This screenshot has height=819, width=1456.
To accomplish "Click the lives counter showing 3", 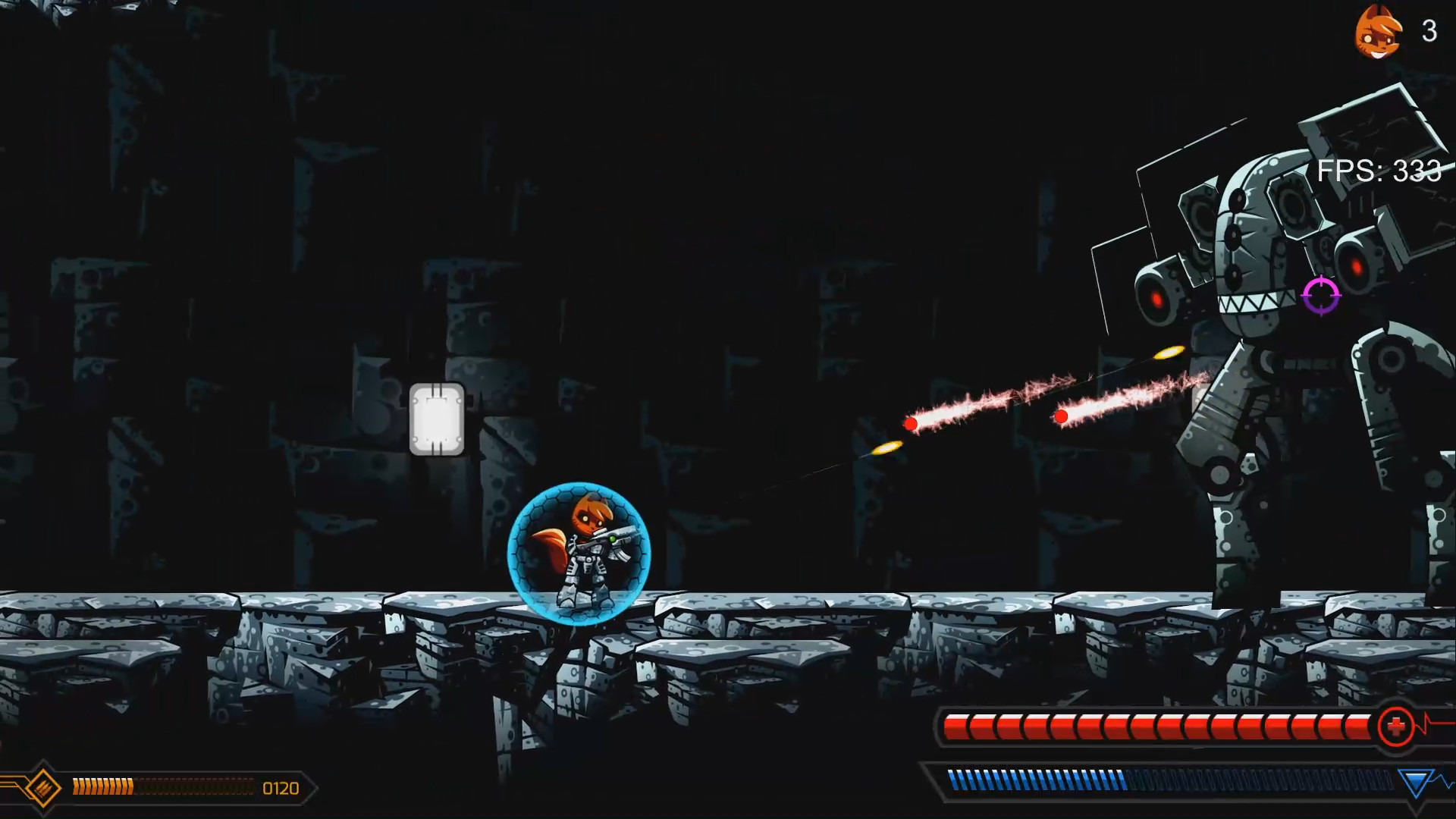I will pyautogui.click(x=1427, y=32).
